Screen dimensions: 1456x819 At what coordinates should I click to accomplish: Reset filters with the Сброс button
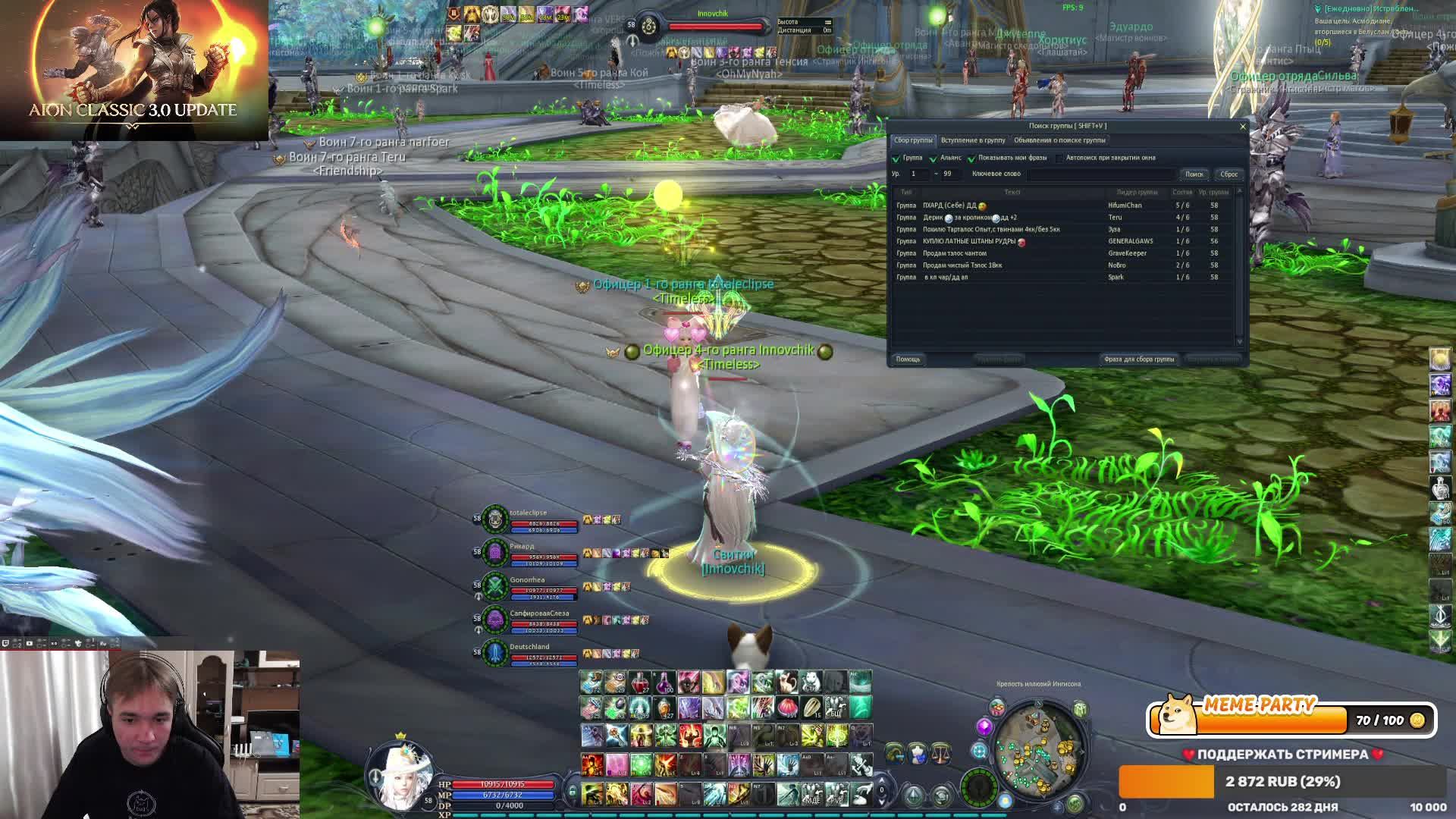click(x=1228, y=174)
